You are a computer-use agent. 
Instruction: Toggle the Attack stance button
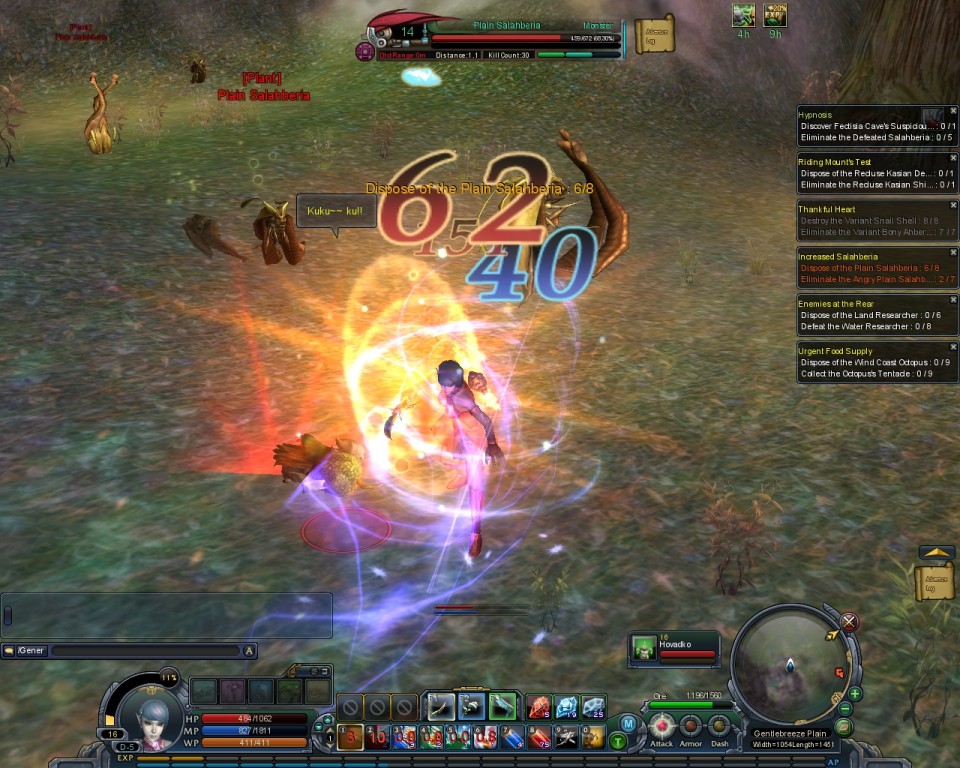[661, 727]
